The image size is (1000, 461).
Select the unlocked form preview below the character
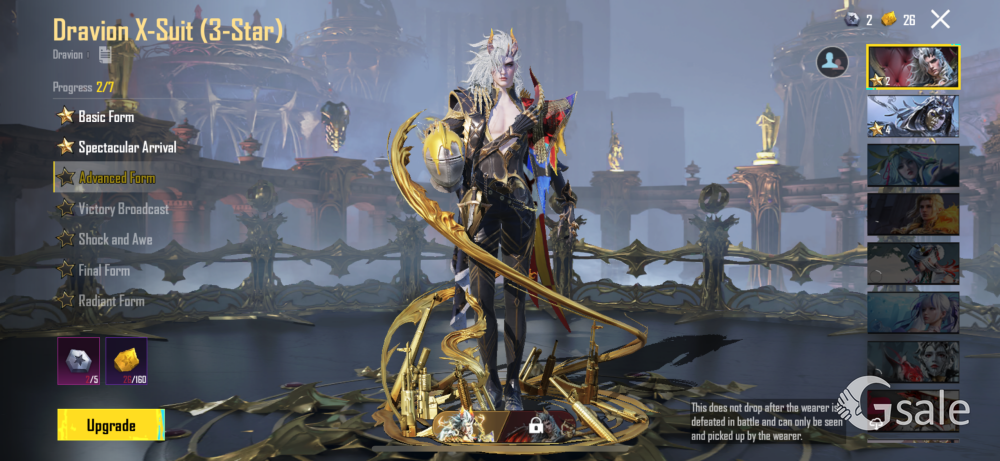pos(465,425)
